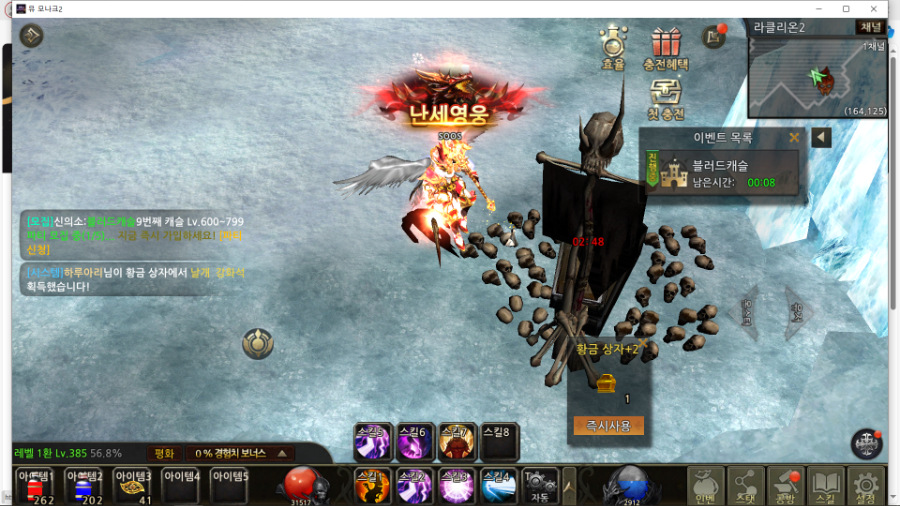
Task: Use the blue potion in 아이템2 slot
Action: click(x=83, y=487)
